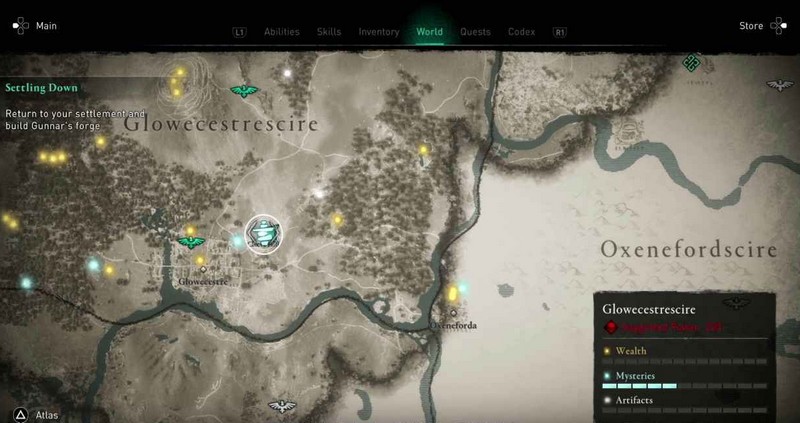800x423 pixels.
Task: Select the Glowecestre town marker
Action: [x=204, y=269]
